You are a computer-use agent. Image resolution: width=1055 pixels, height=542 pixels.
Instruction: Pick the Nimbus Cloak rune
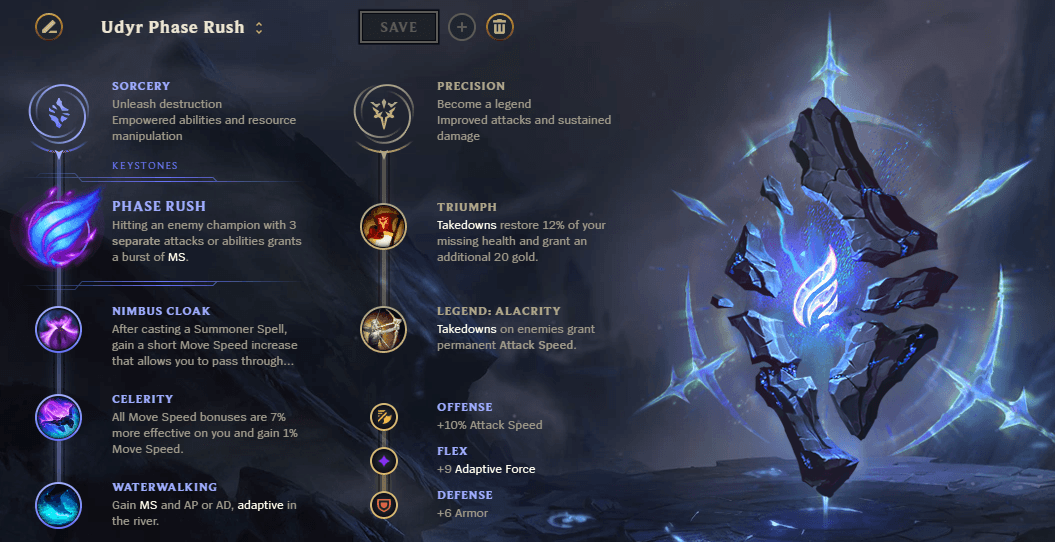[58, 329]
